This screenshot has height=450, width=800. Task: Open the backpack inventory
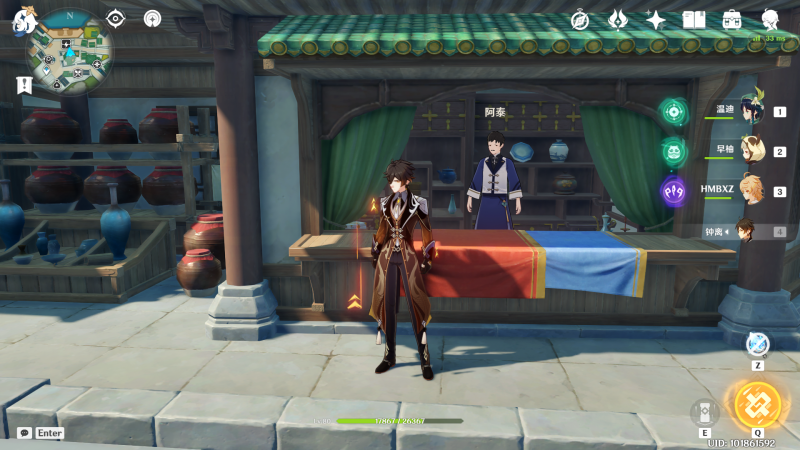click(x=732, y=19)
